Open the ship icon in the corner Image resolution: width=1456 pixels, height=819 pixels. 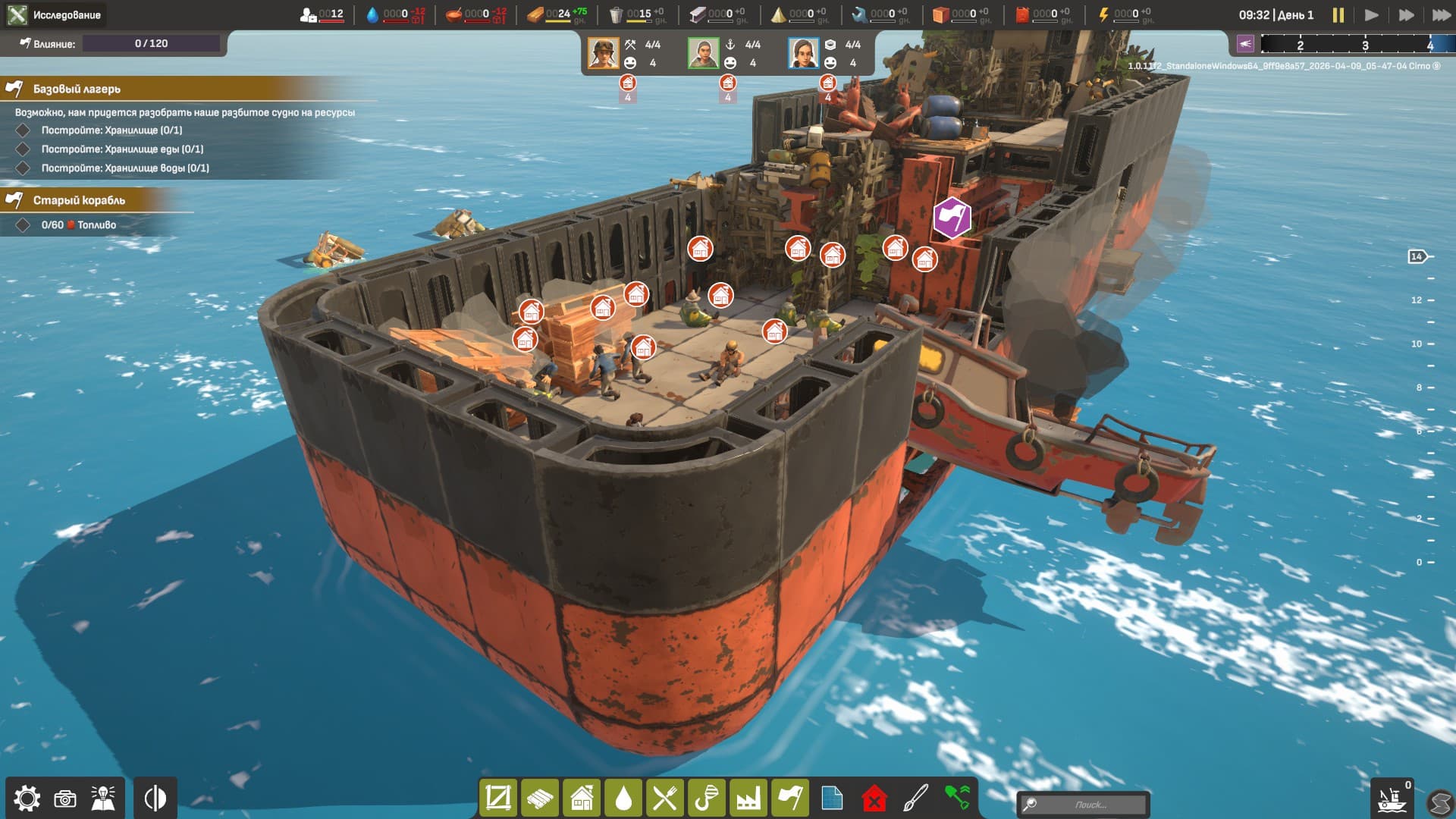1392,799
